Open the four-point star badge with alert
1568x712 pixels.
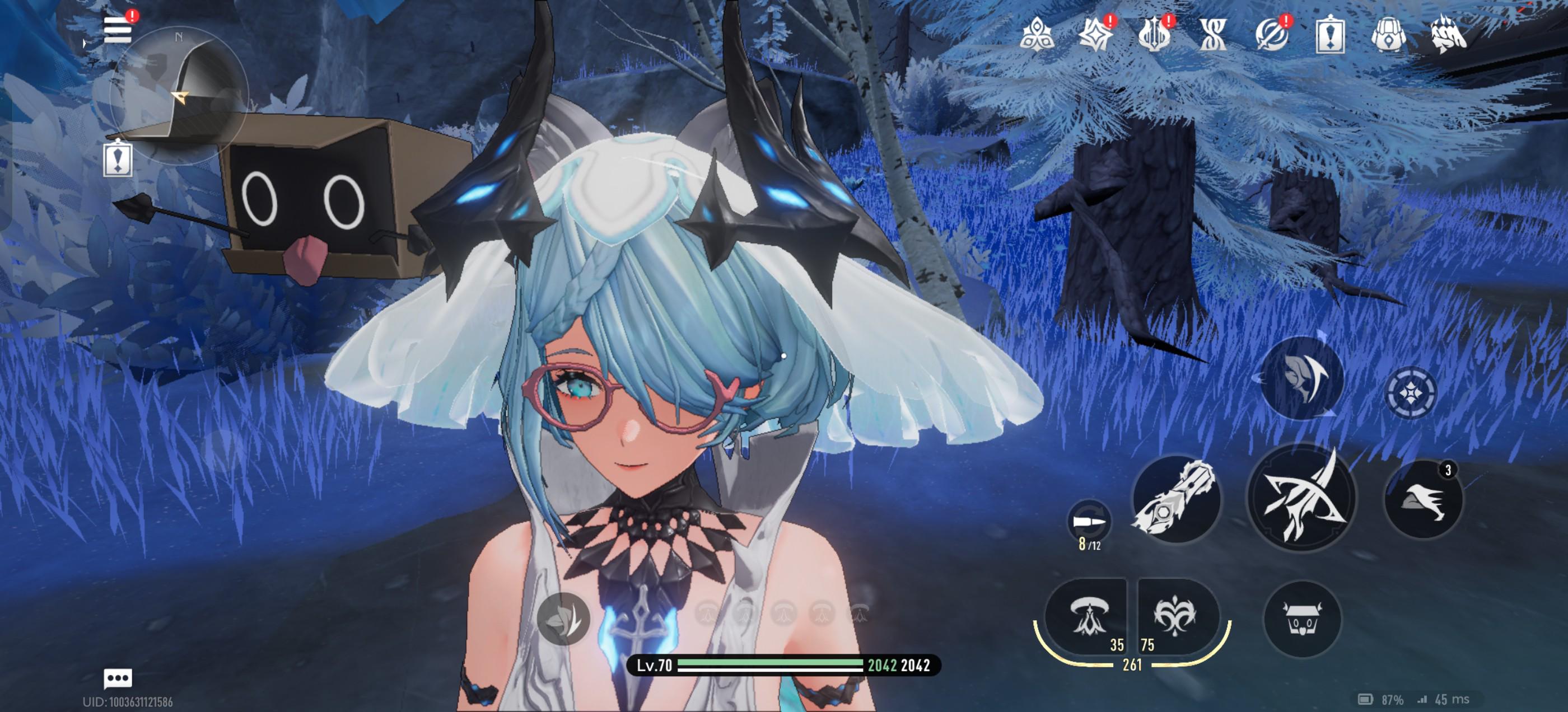(x=1095, y=34)
